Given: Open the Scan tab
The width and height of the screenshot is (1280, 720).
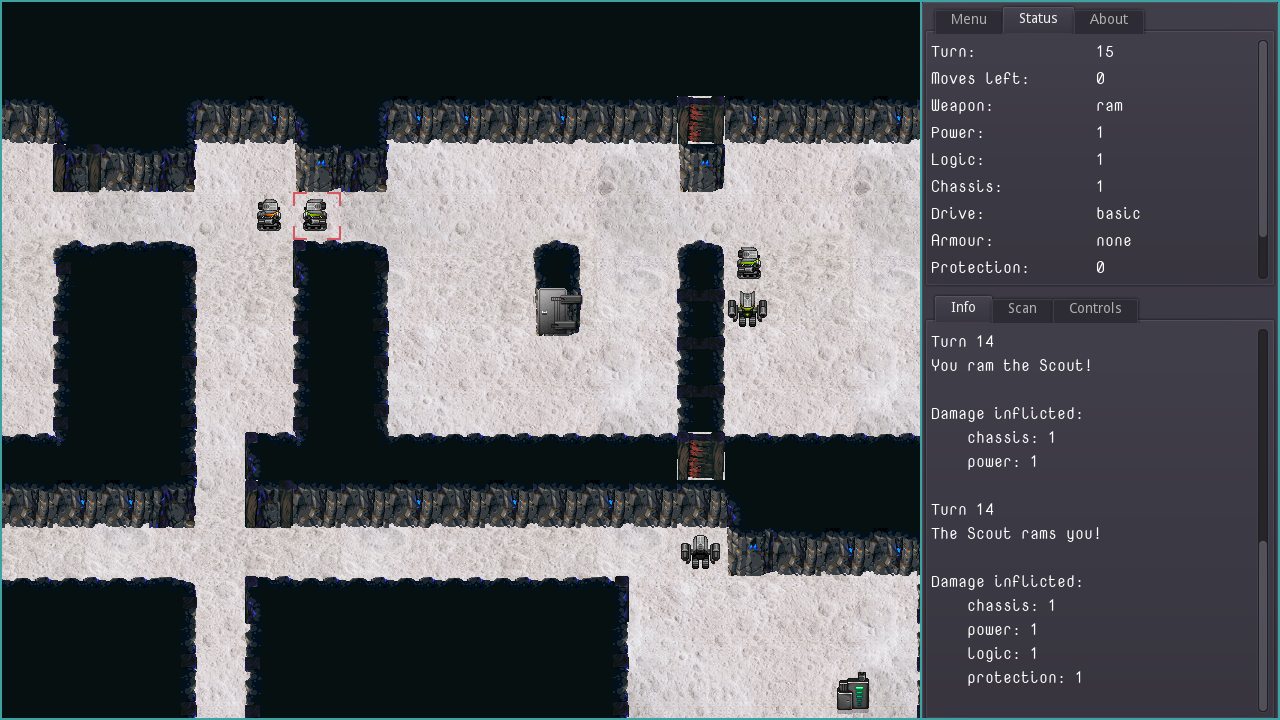Looking at the screenshot, I should (1022, 308).
